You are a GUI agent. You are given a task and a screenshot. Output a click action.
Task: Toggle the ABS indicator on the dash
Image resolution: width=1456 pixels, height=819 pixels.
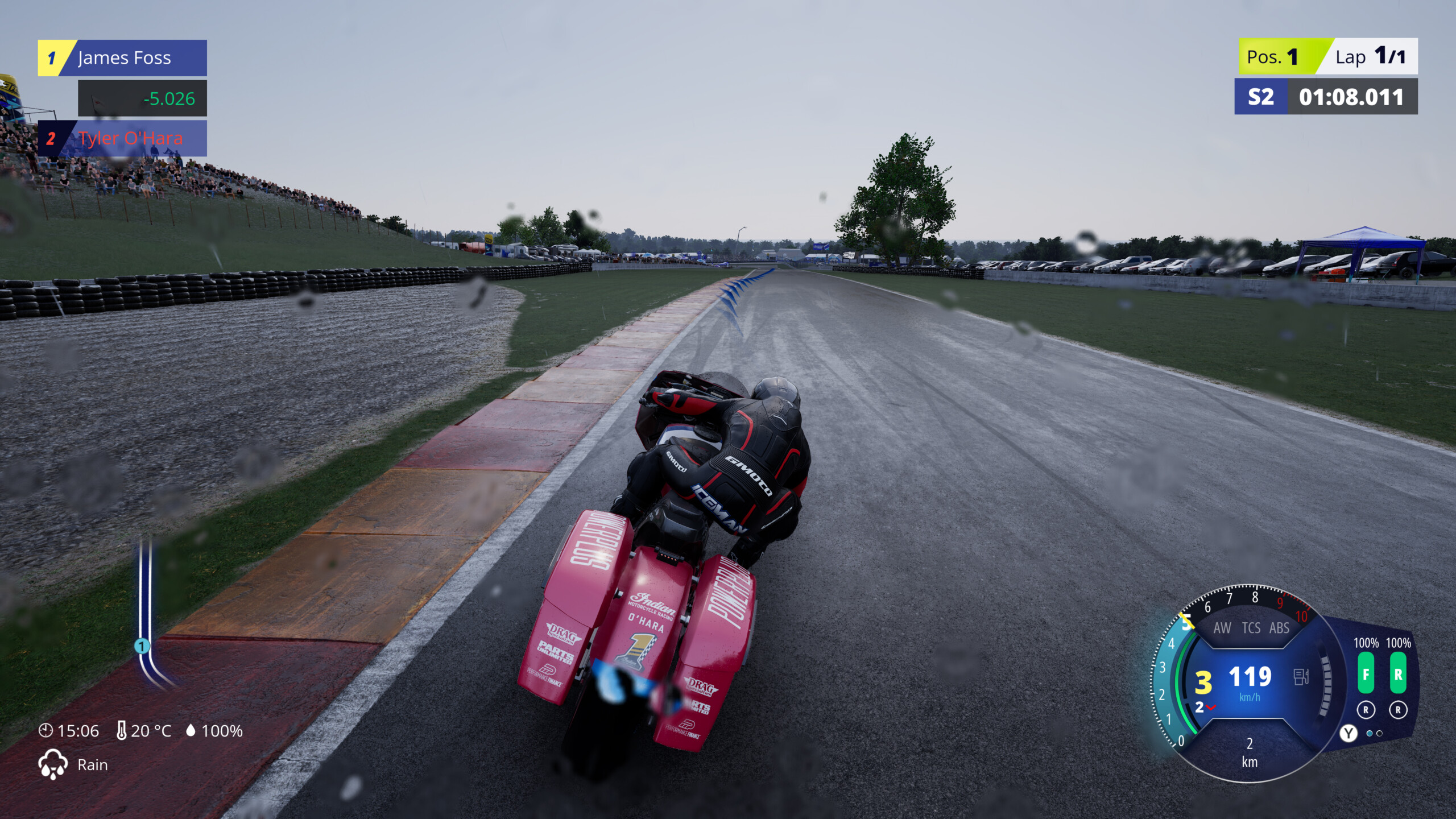click(x=1279, y=628)
